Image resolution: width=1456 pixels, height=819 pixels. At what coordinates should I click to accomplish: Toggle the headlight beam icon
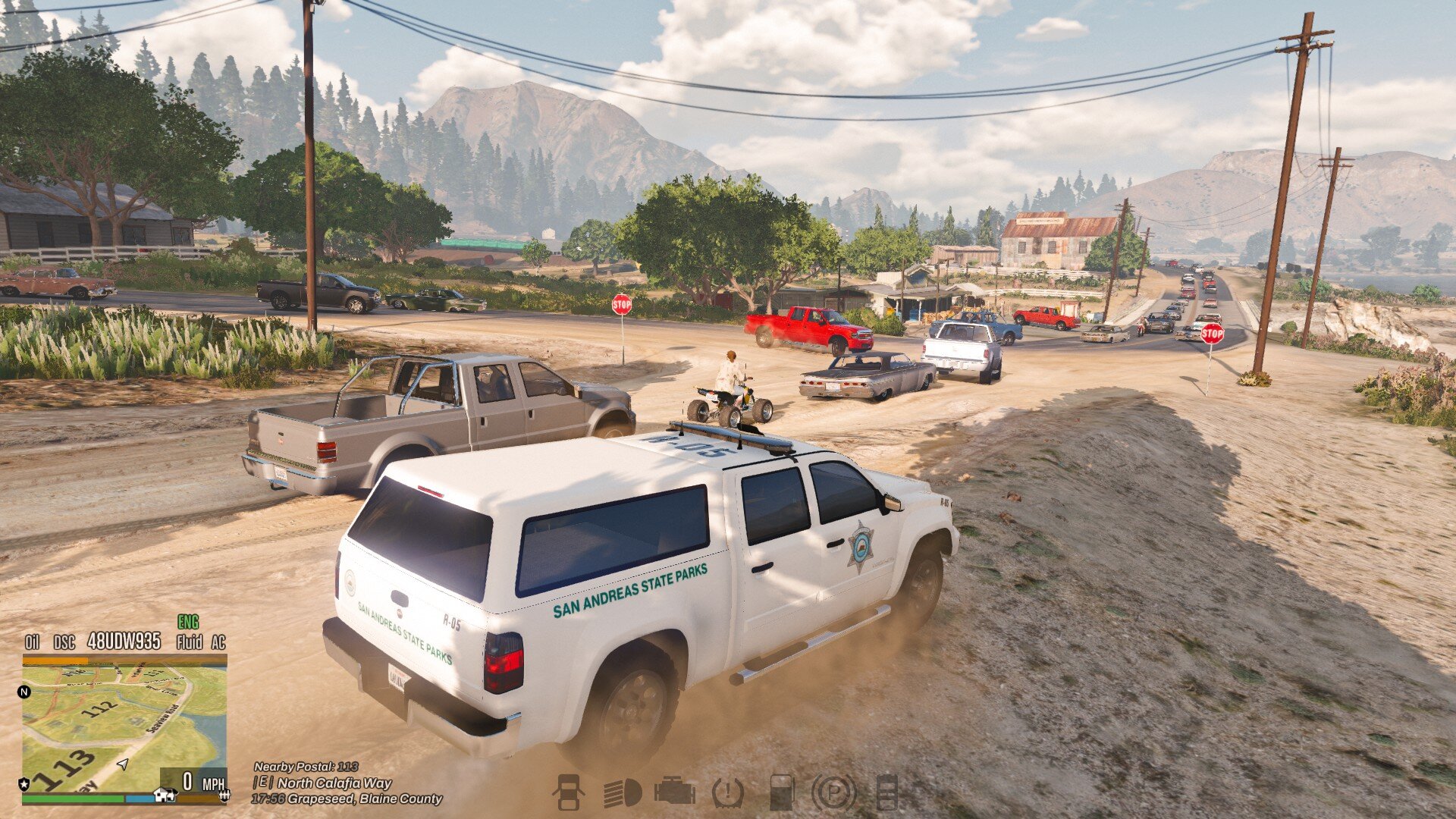click(622, 793)
